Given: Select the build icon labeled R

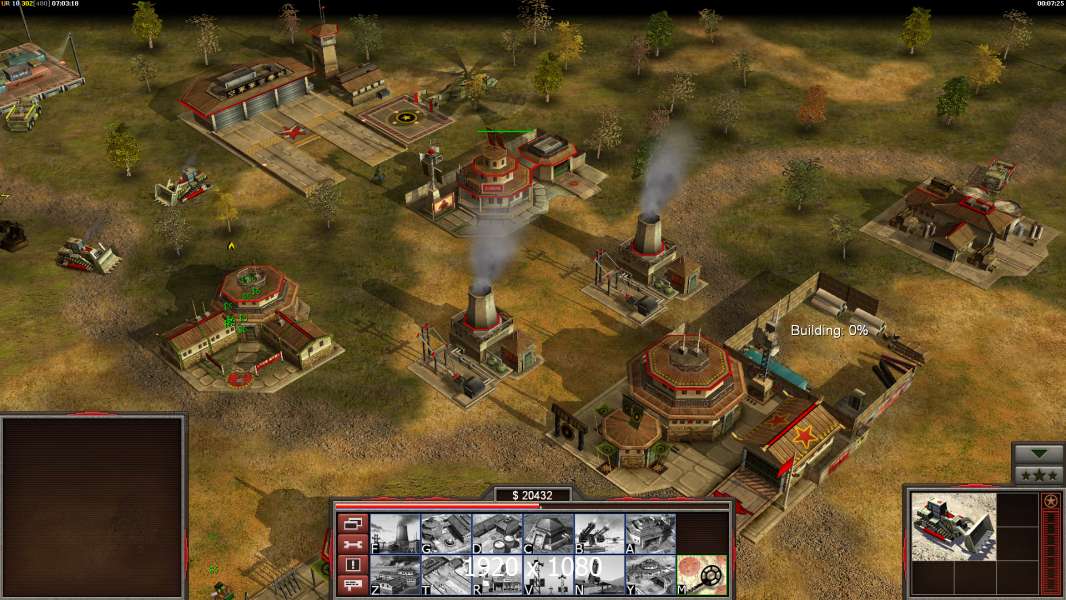Looking at the screenshot, I should click(497, 575).
